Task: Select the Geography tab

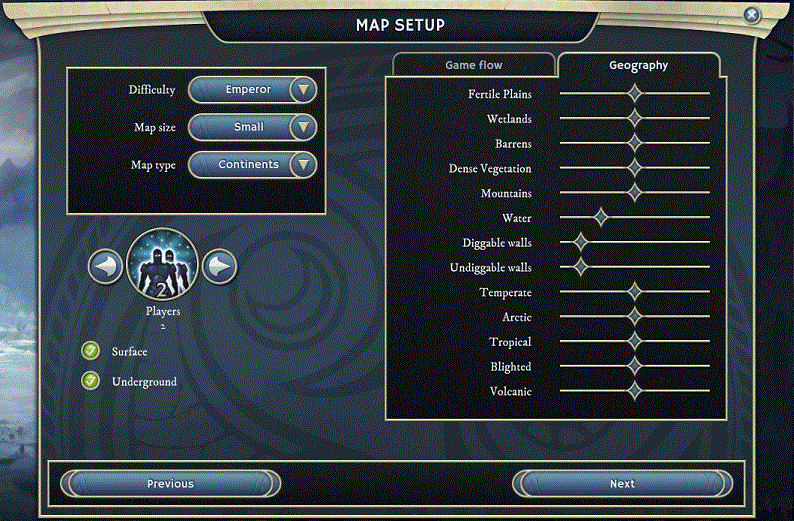Action: (638, 66)
